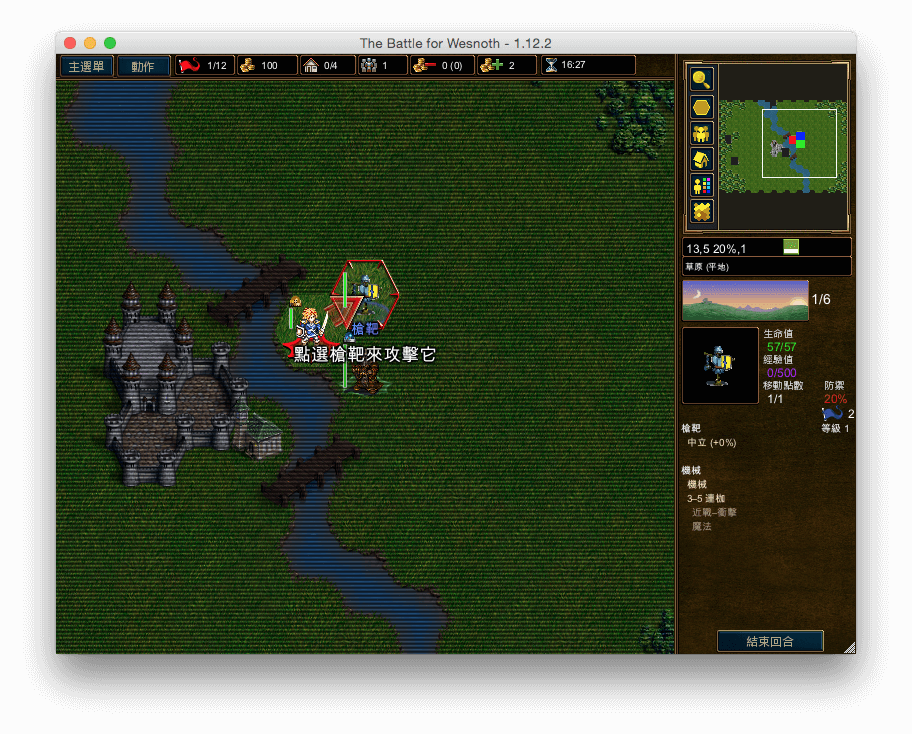The image size is (912, 734).
Task: Attack the 槍靶 target dummy unit
Action: click(366, 295)
